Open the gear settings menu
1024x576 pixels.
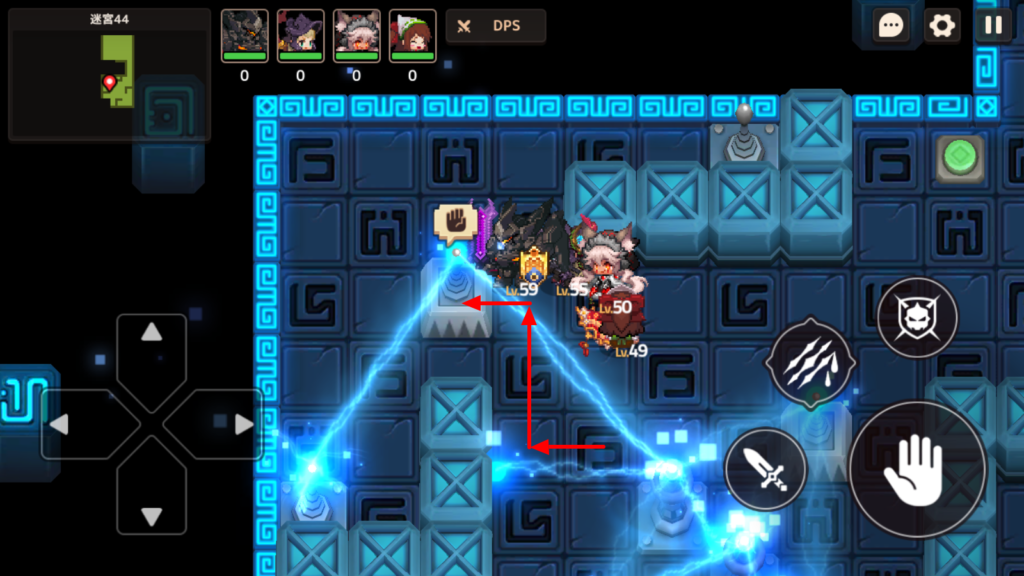click(941, 25)
